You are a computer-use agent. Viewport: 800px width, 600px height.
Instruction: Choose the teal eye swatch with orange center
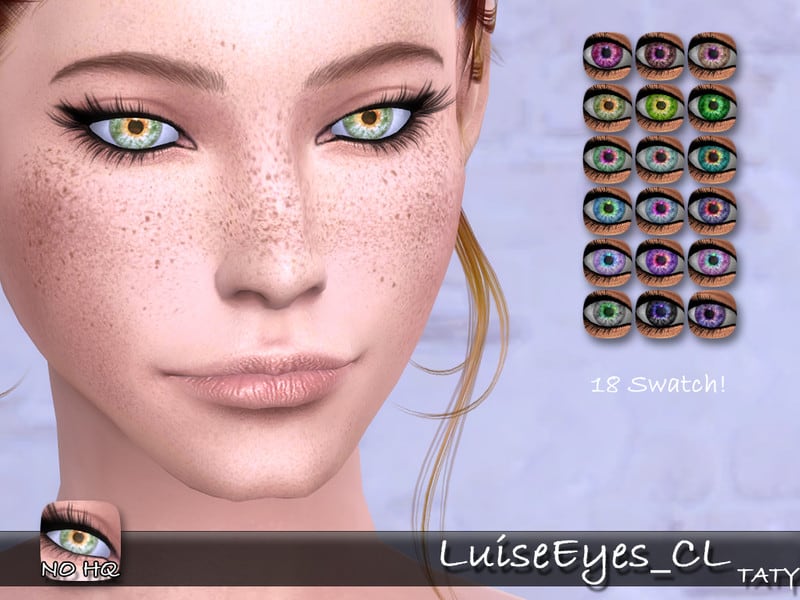pyautogui.click(x=712, y=159)
